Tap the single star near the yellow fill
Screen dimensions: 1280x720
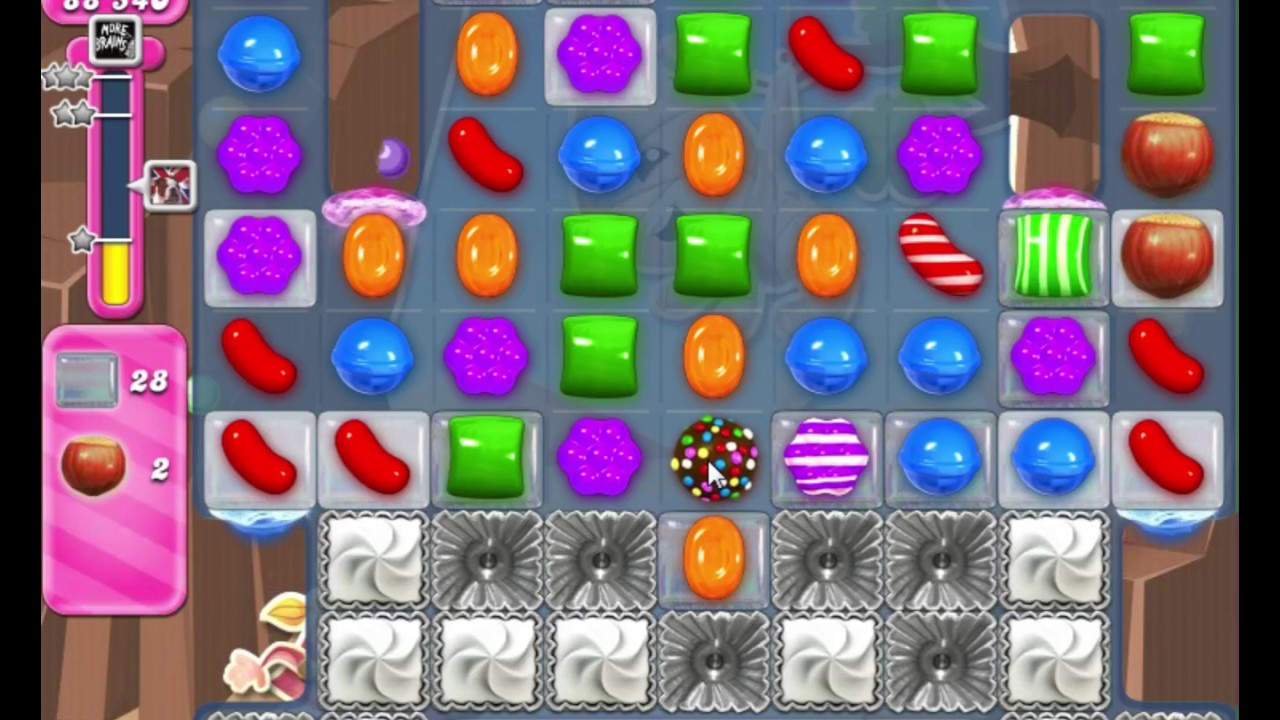point(83,240)
